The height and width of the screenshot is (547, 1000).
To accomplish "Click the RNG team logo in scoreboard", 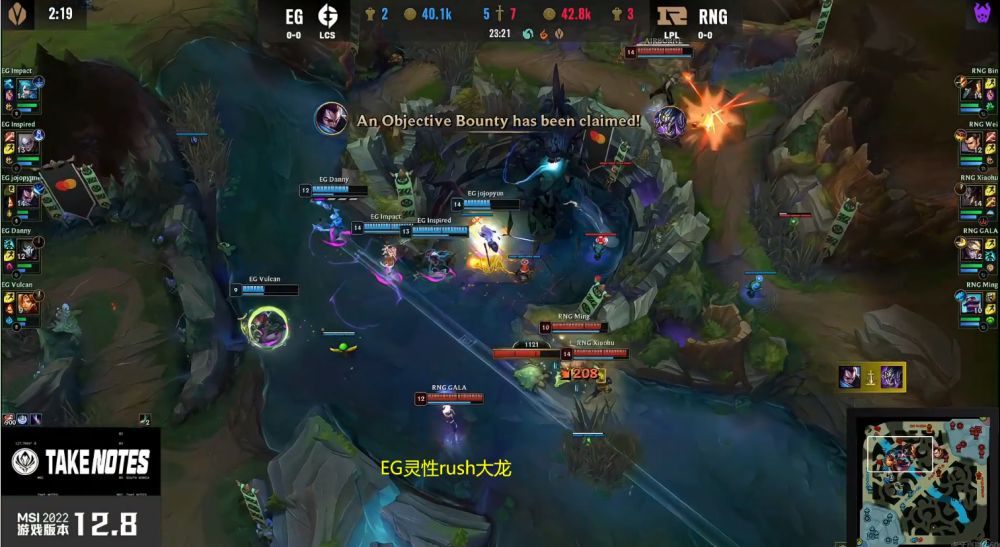I will (673, 16).
